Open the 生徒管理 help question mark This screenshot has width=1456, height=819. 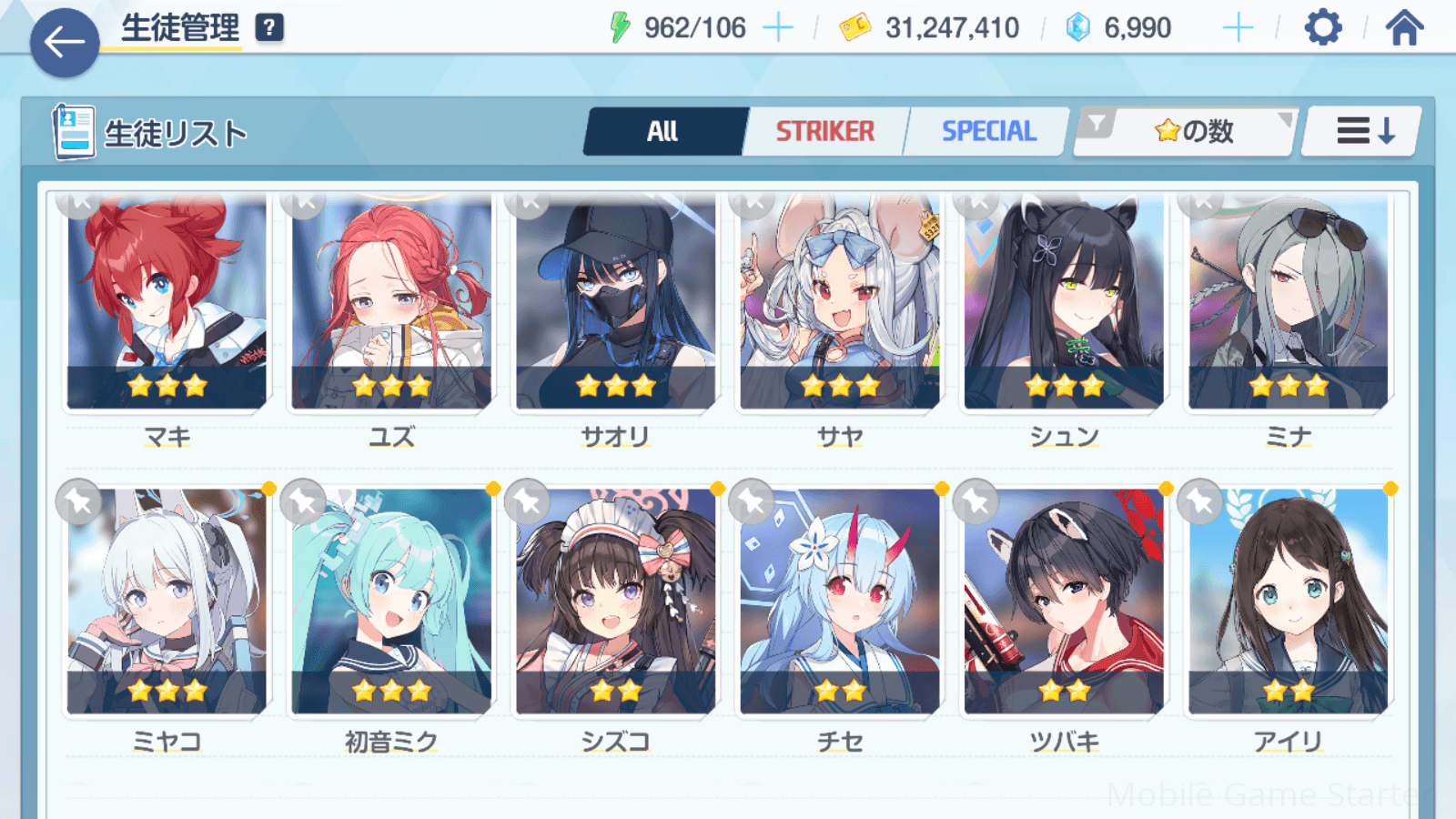tap(269, 28)
